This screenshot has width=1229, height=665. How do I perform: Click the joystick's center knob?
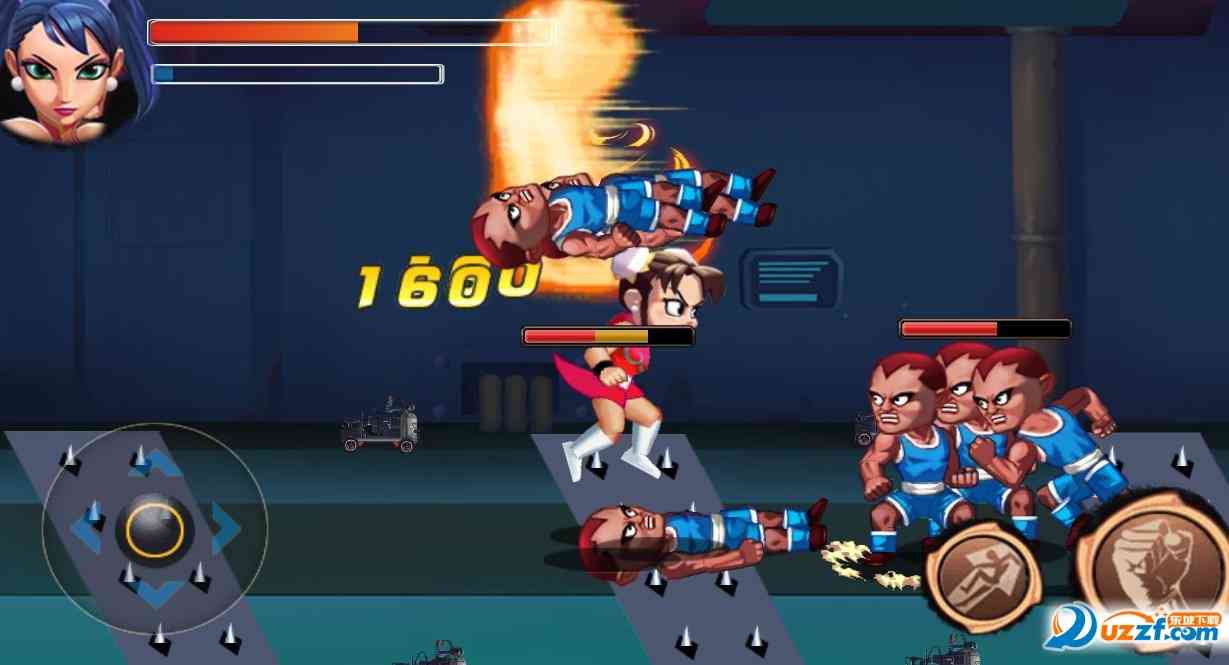(155, 529)
